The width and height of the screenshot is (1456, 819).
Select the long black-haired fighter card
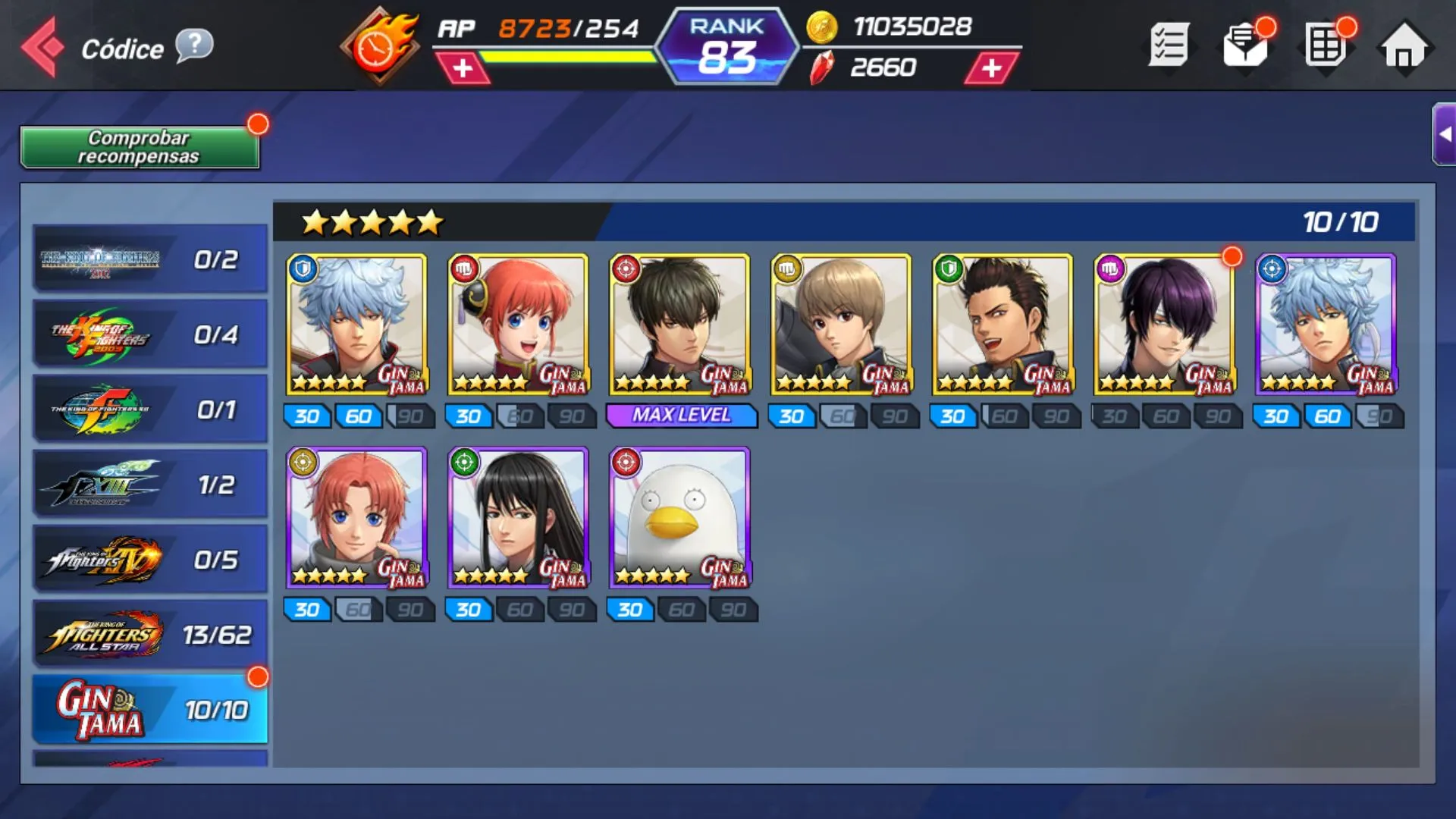(518, 518)
